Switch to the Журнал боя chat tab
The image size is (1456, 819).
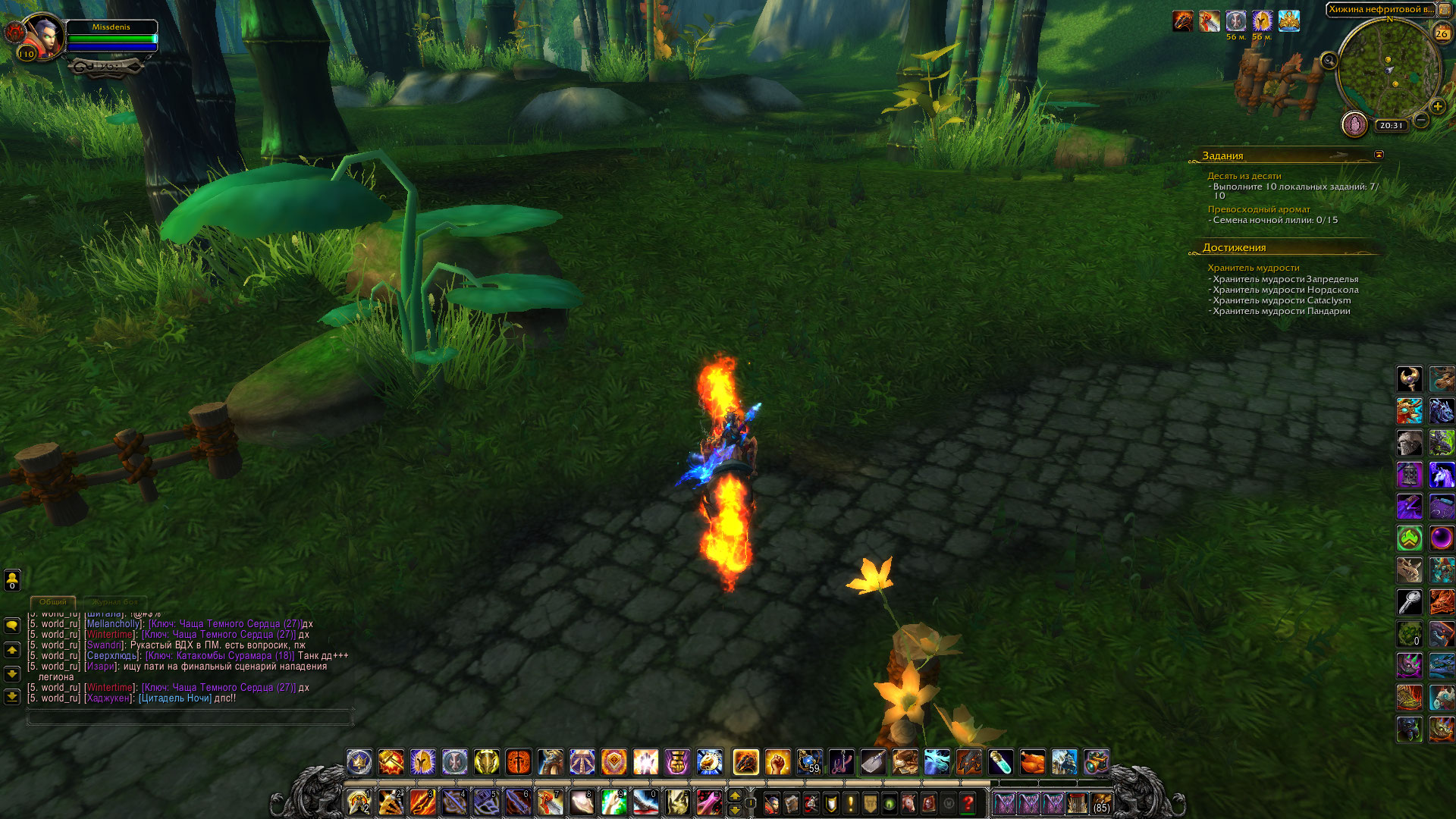click(x=115, y=602)
